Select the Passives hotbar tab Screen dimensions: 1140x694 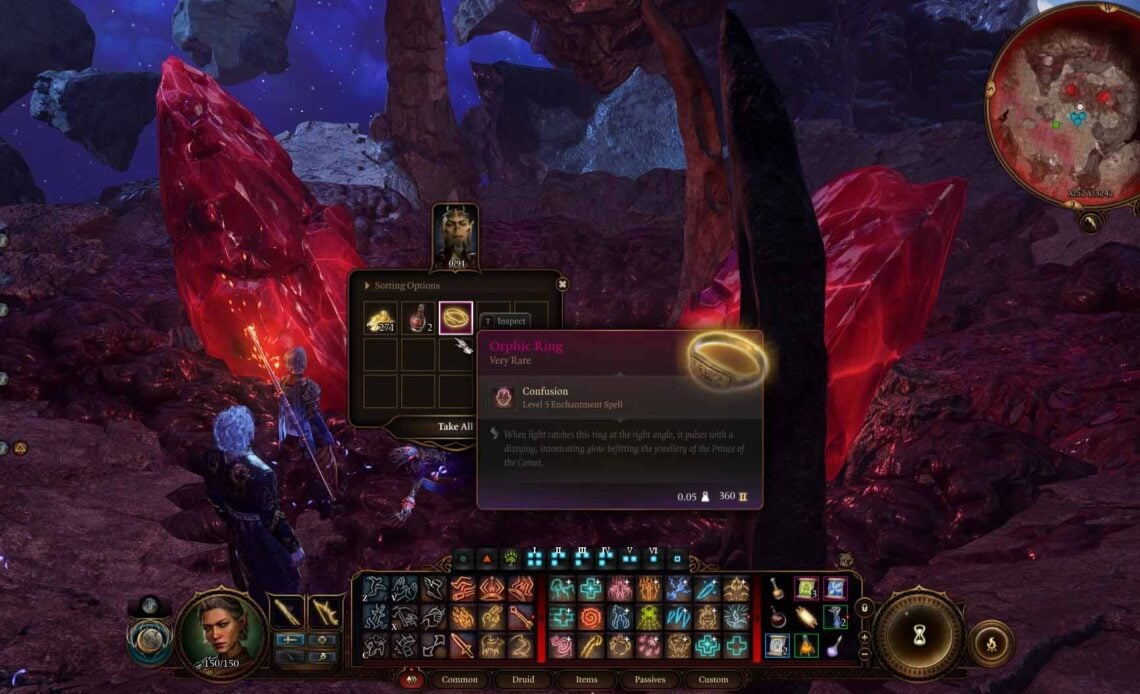click(x=649, y=680)
